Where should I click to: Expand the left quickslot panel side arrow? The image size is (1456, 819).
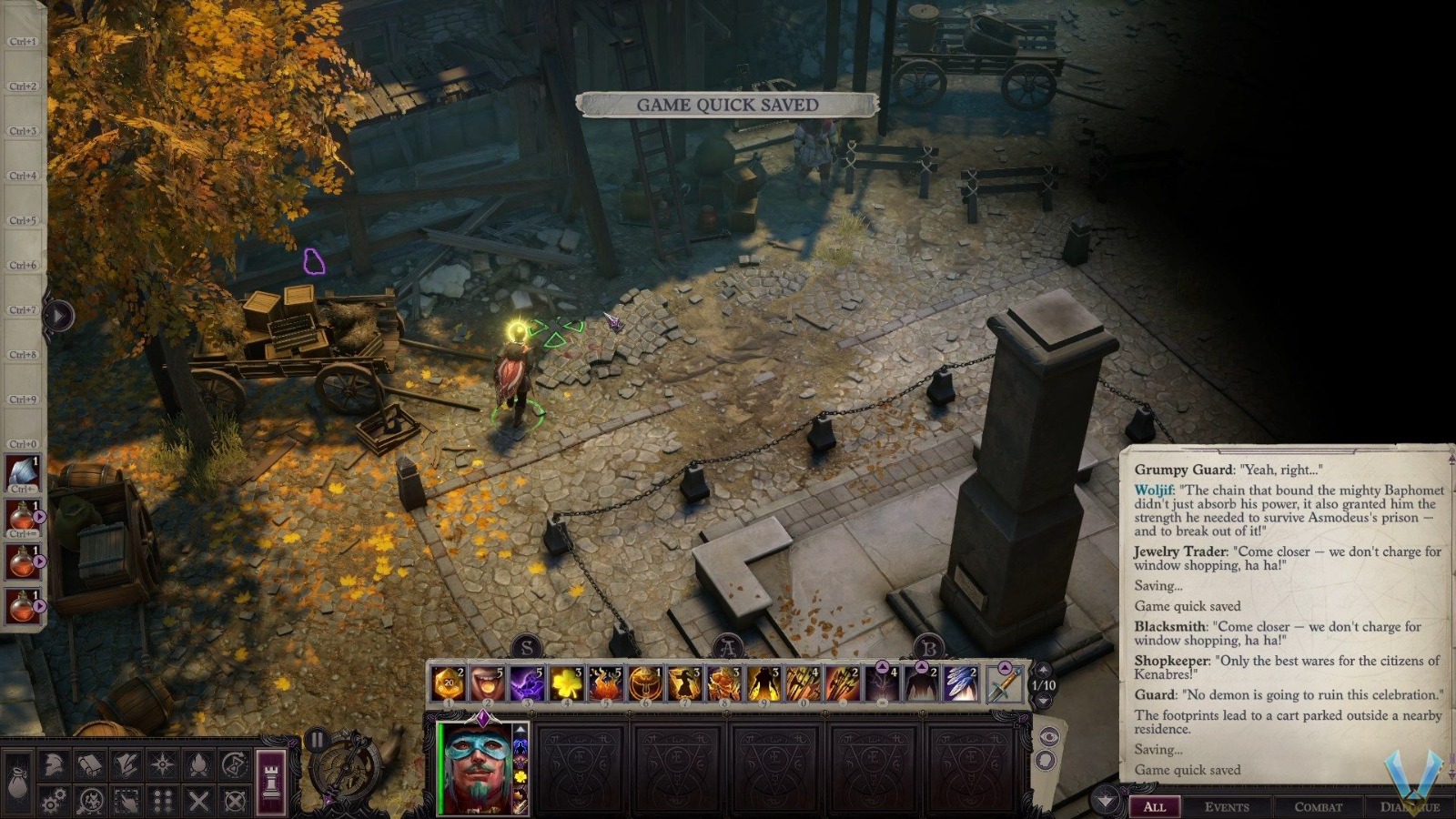click(x=56, y=316)
